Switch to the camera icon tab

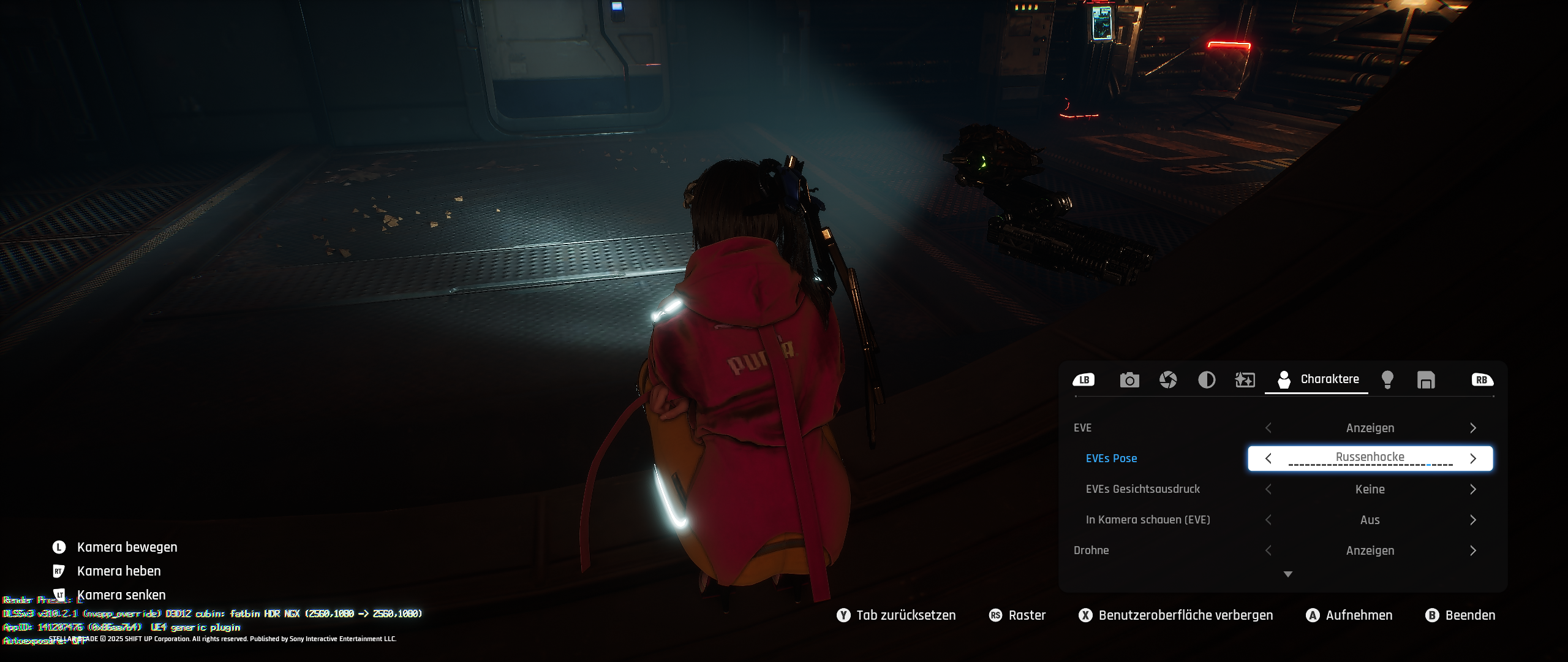click(1129, 380)
